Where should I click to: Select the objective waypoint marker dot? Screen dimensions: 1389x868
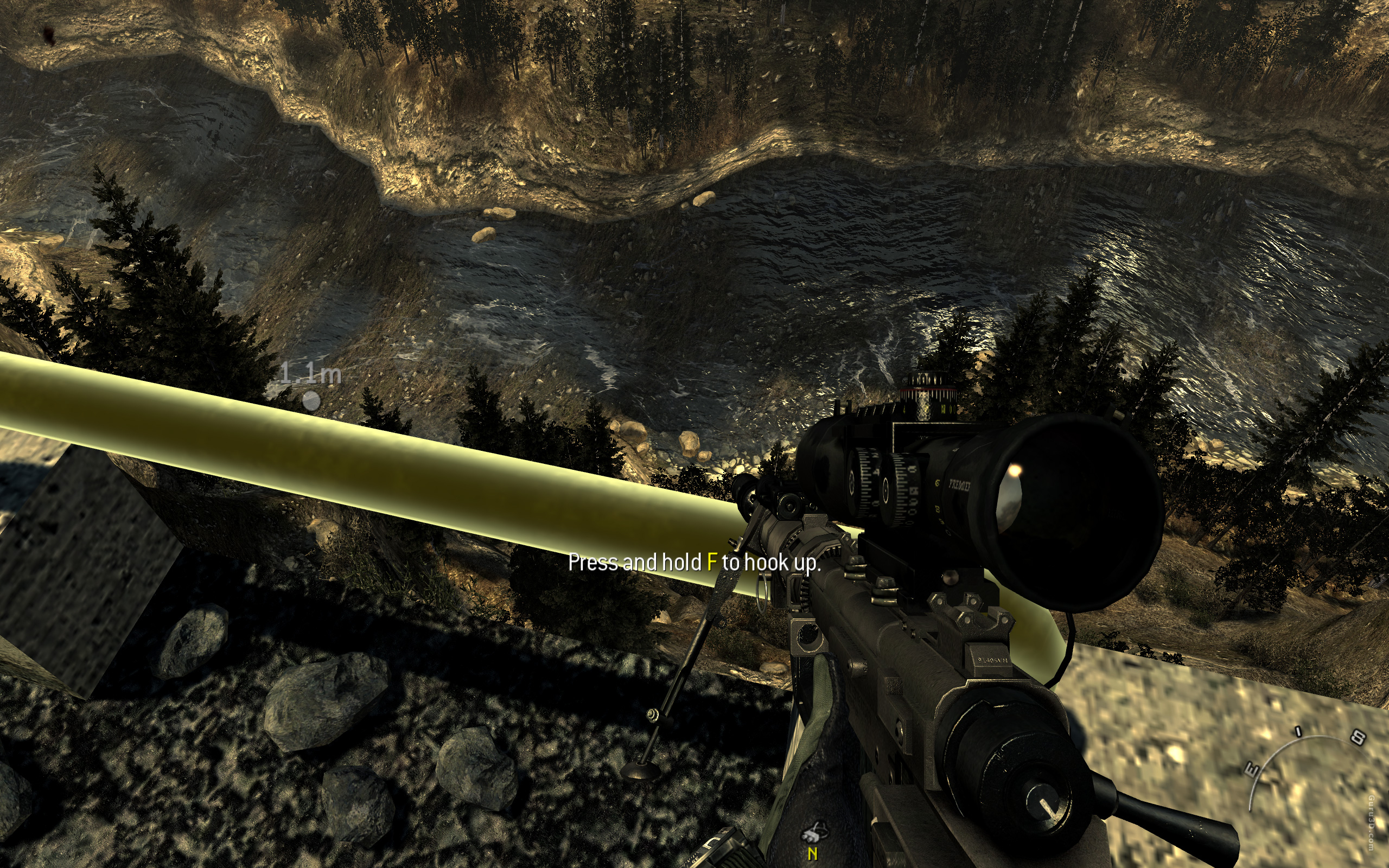pos(311,400)
